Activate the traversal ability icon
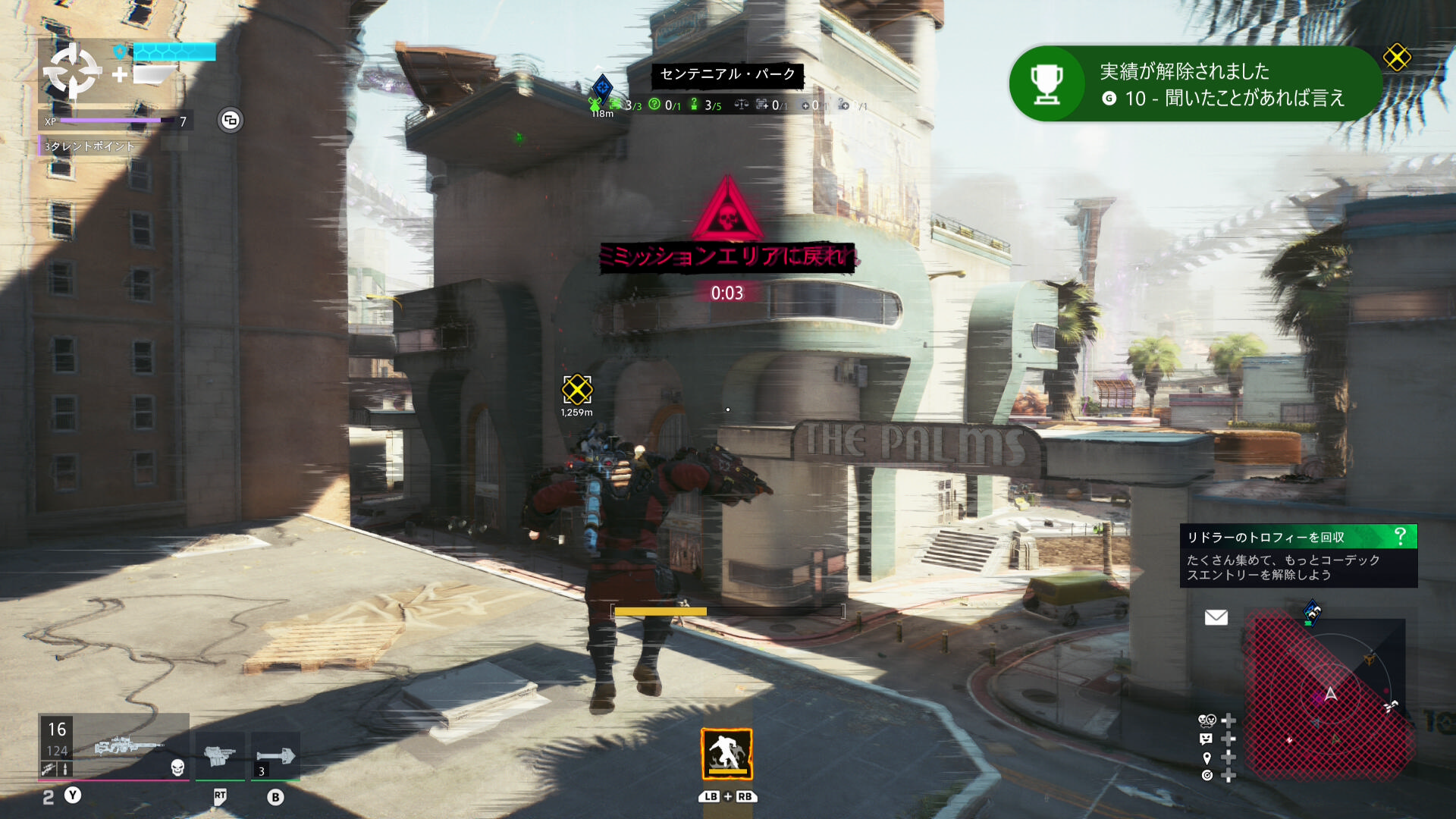 [x=726, y=754]
